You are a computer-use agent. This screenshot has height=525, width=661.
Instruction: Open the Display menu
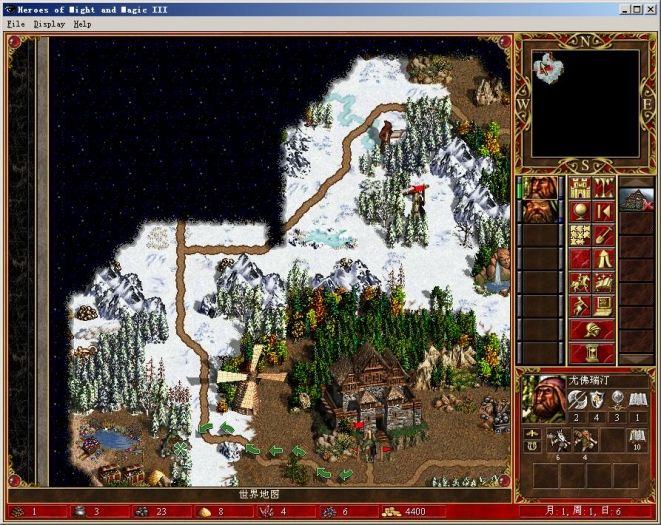[48, 23]
